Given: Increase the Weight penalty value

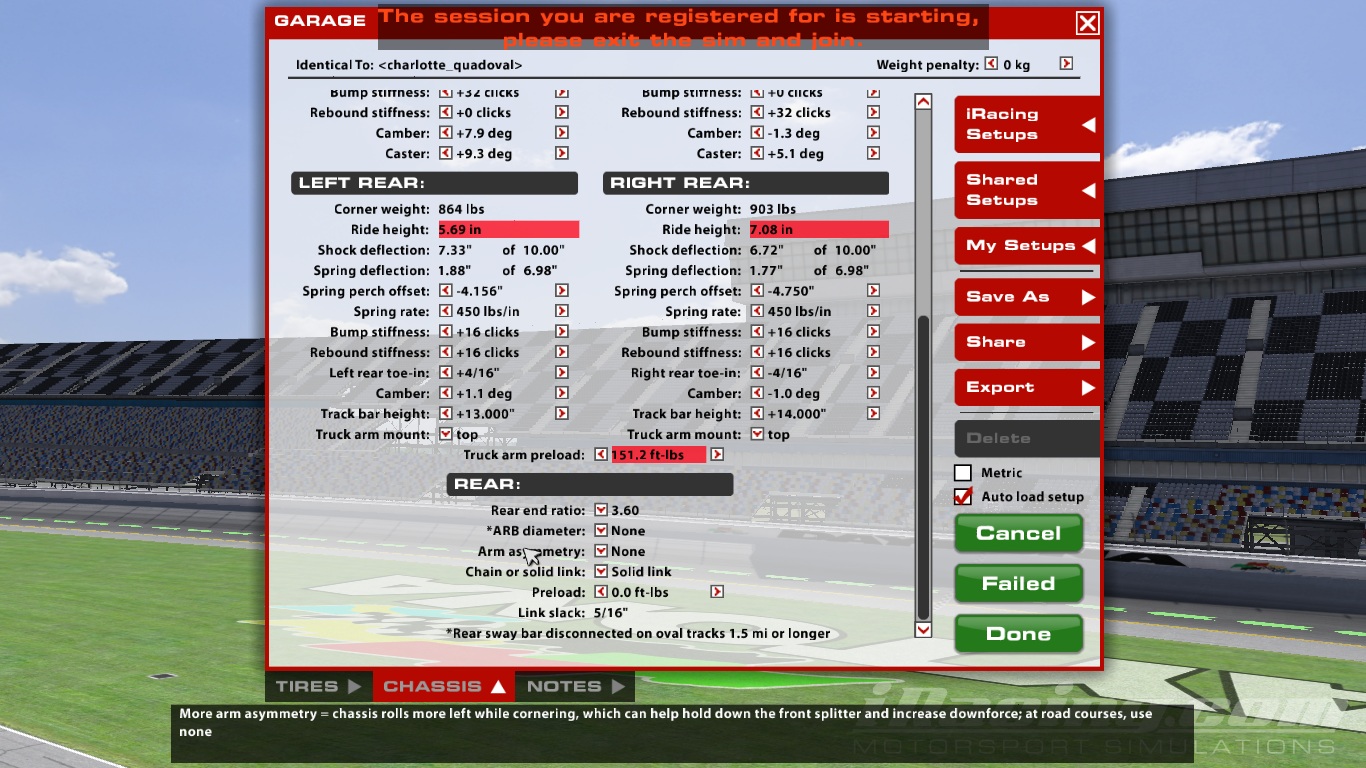Looking at the screenshot, I should pyautogui.click(x=1066, y=64).
